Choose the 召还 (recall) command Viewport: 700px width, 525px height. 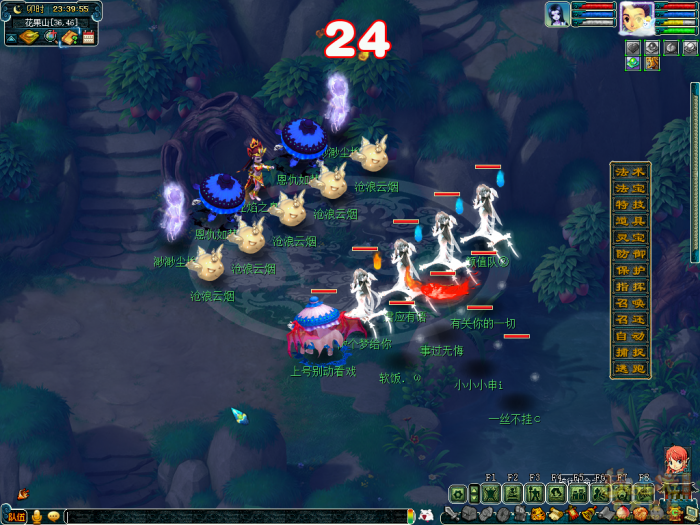click(630, 319)
